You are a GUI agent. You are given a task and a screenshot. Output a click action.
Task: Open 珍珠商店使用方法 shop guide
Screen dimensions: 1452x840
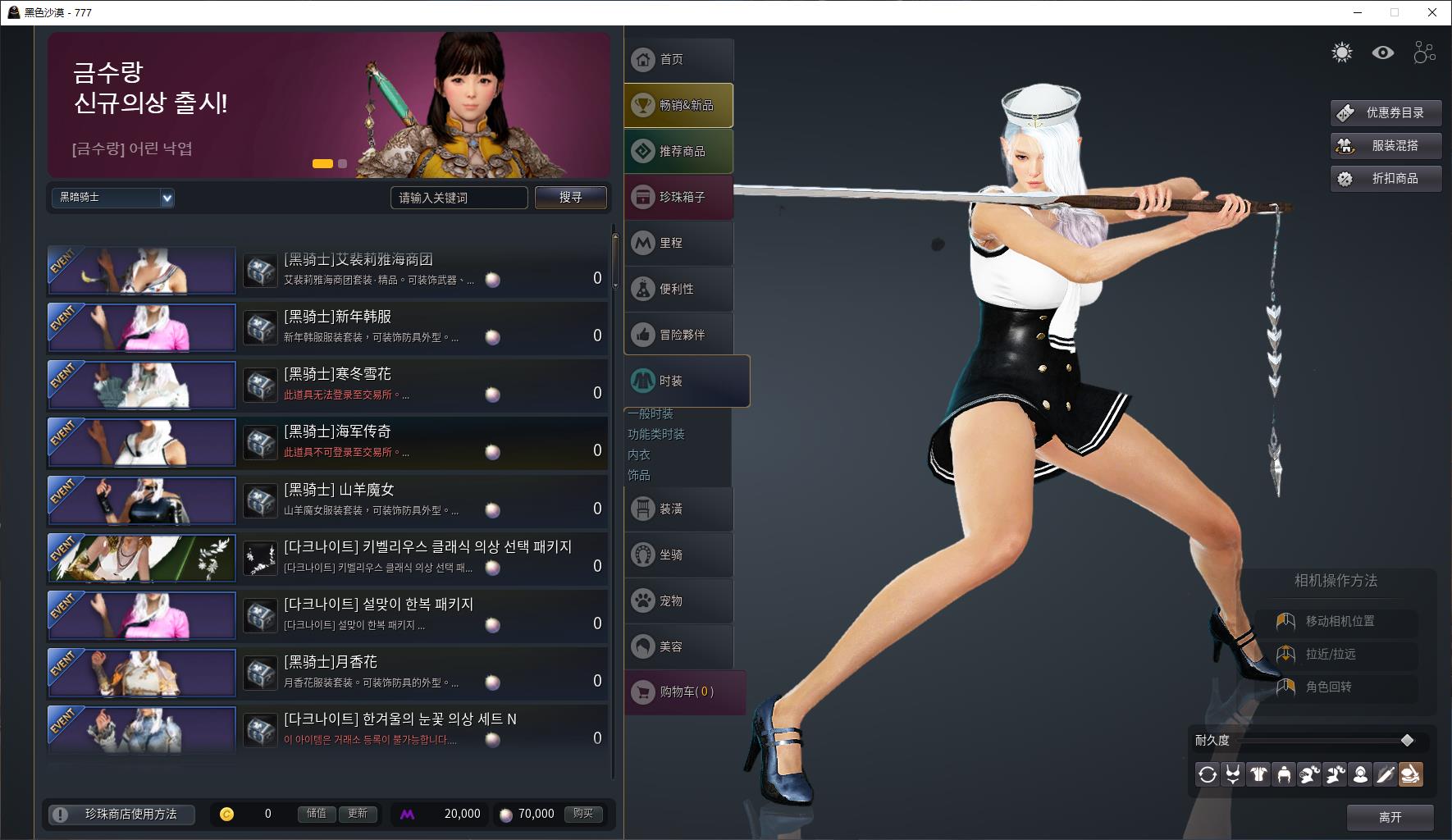pyautogui.click(x=121, y=815)
